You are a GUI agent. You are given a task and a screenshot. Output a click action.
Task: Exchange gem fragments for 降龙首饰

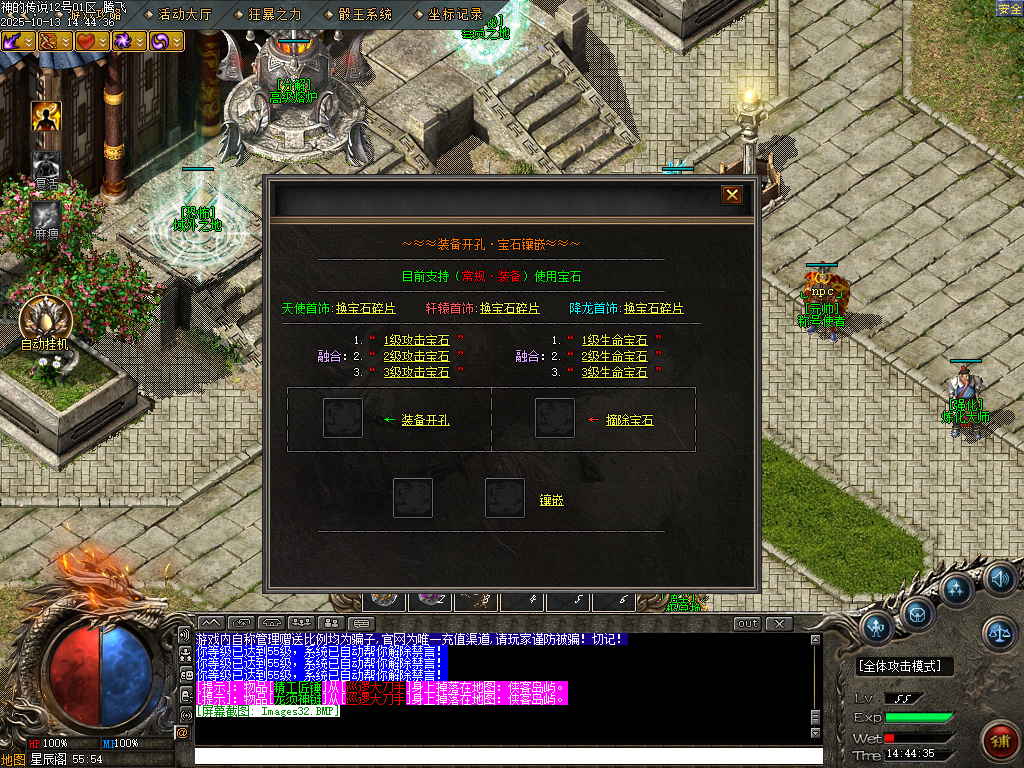[654, 309]
